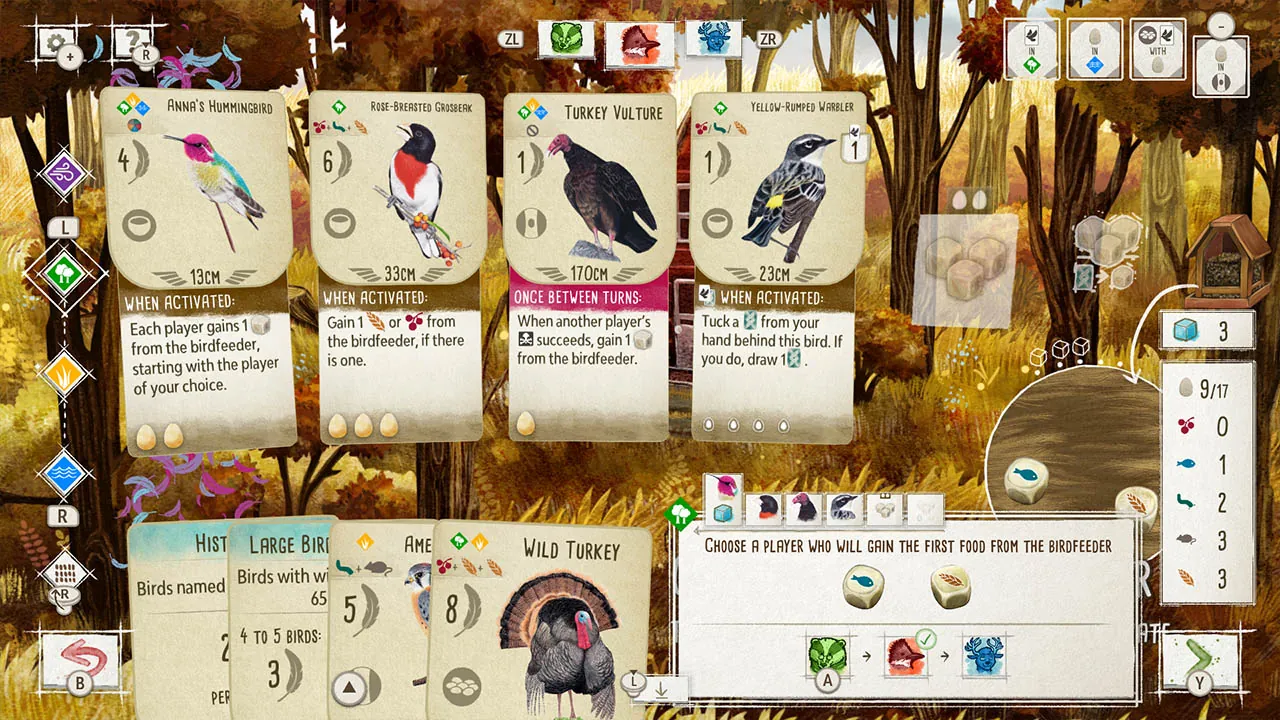
Task: Switch to the blue cube tab in the strip
Action: click(725, 510)
